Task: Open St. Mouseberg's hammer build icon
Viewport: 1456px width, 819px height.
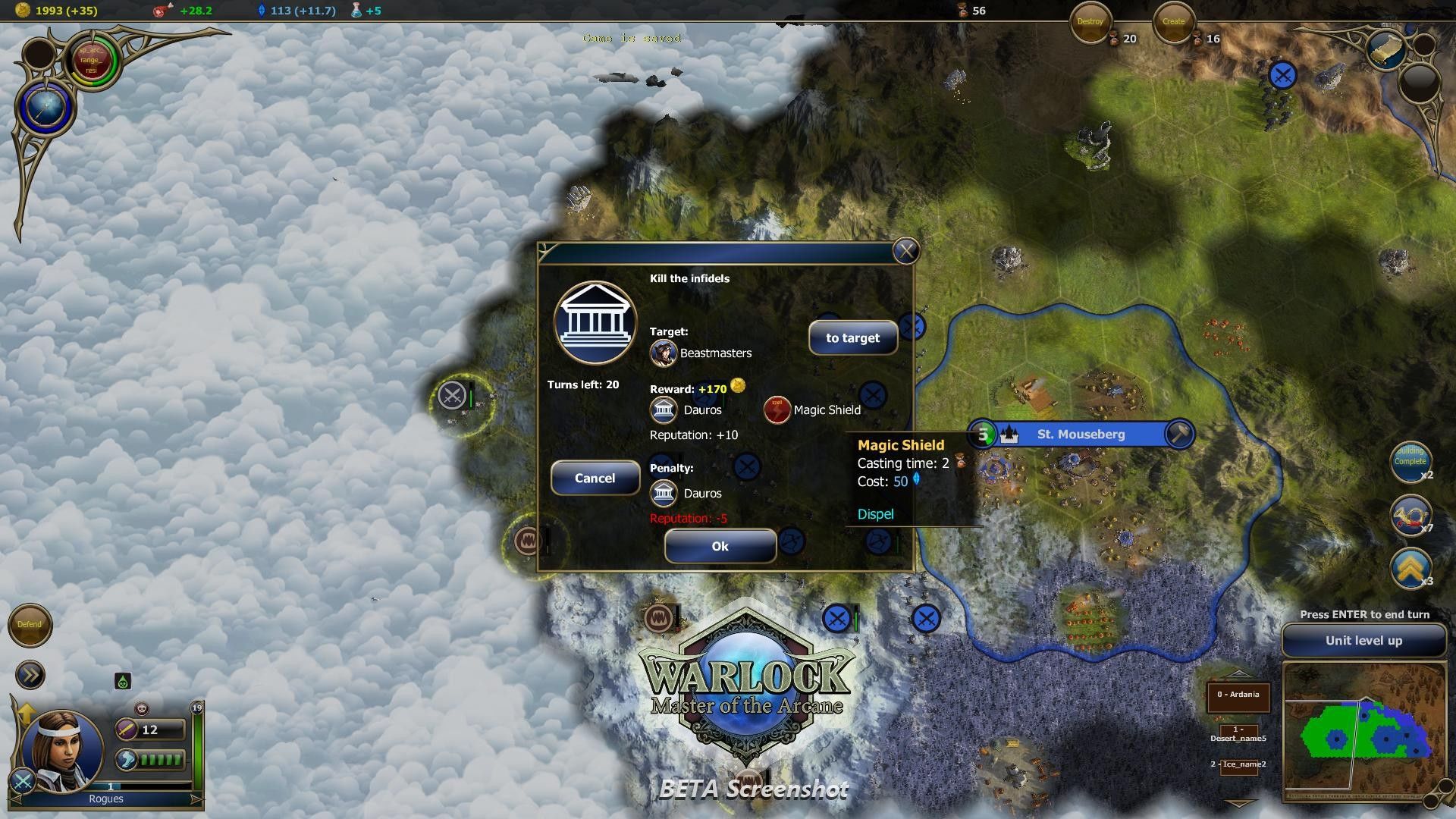Action: pos(1178,435)
